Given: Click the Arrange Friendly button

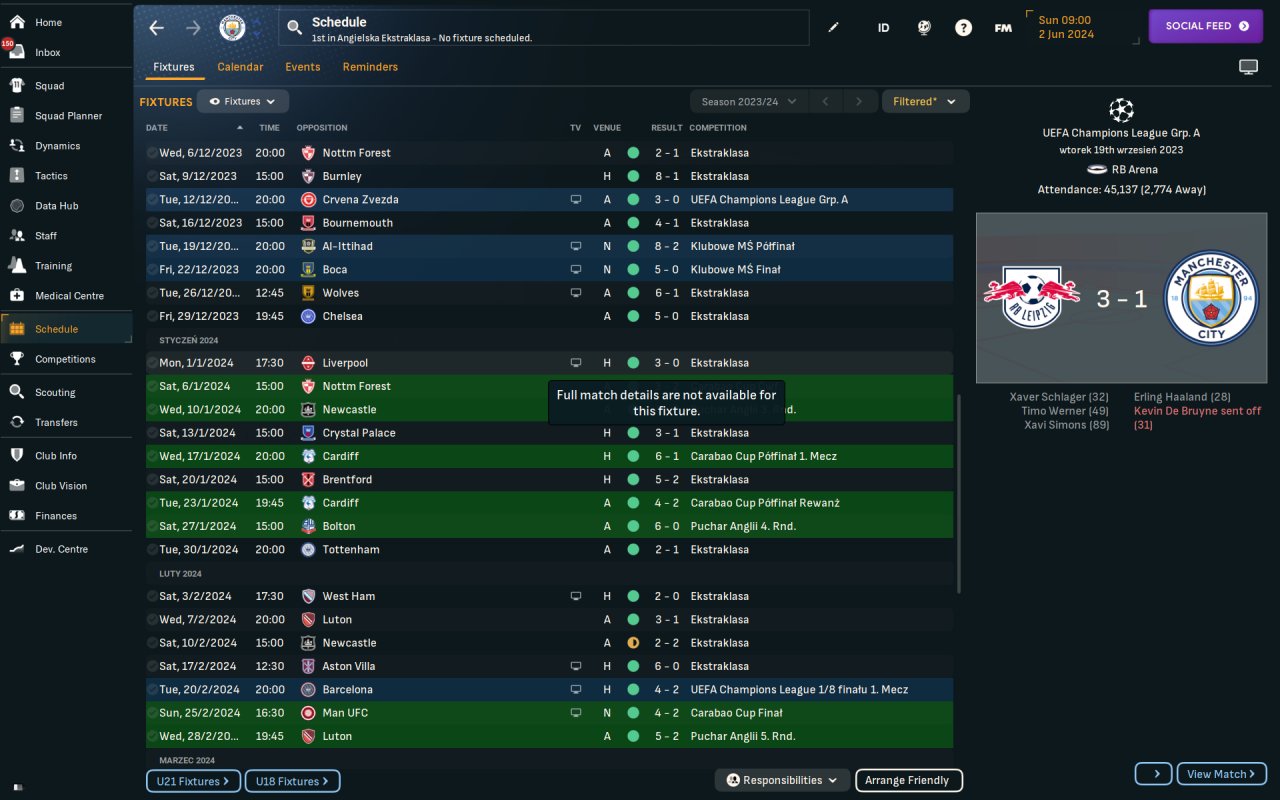Looking at the screenshot, I should tap(907, 781).
